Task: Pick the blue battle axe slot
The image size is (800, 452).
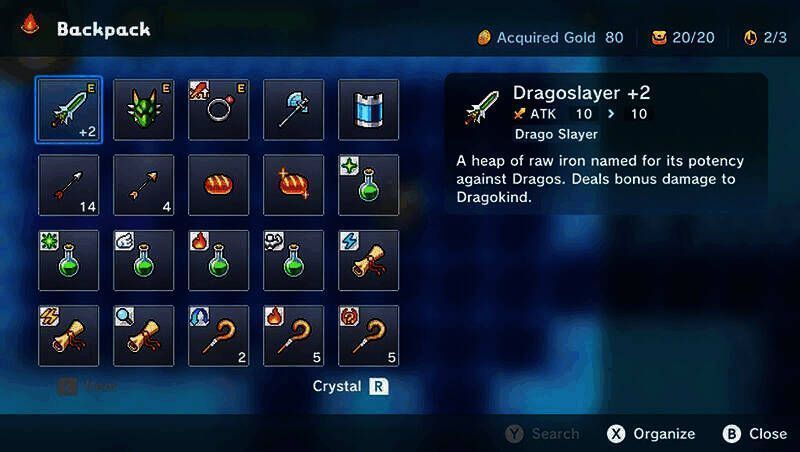Action: [x=293, y=110]
